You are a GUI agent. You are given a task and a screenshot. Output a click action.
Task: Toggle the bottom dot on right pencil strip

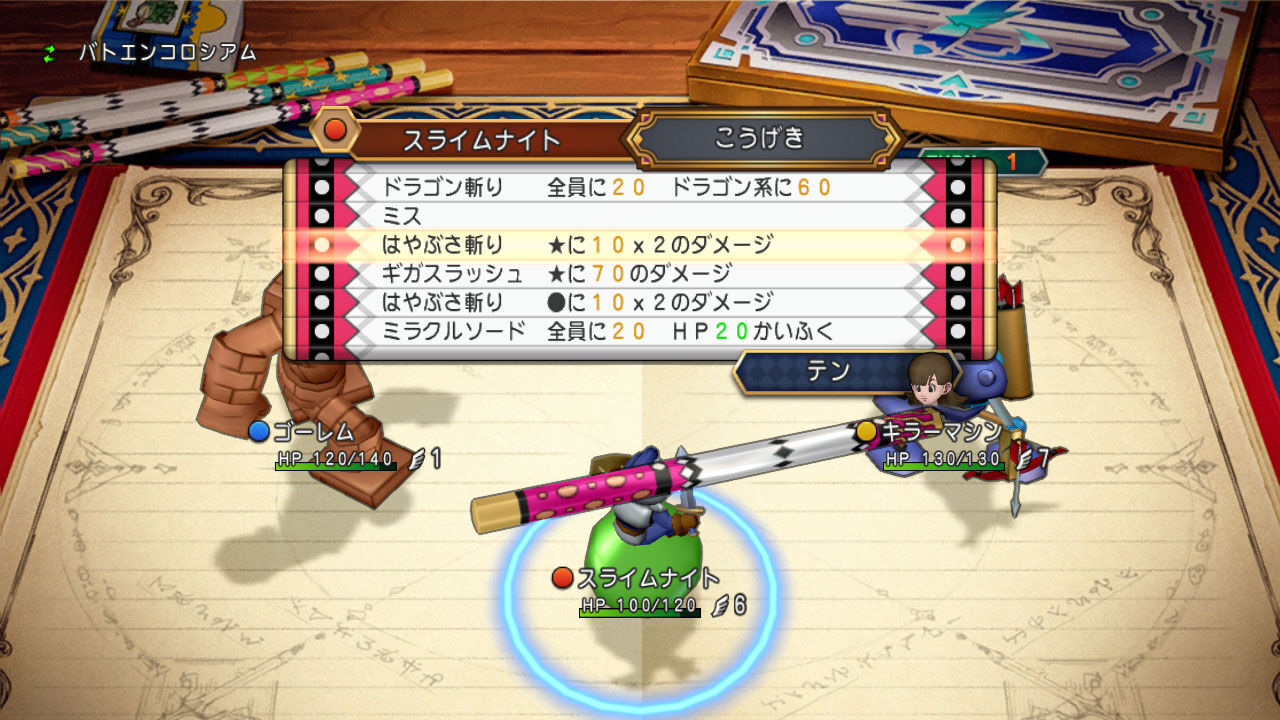point(956,328)
